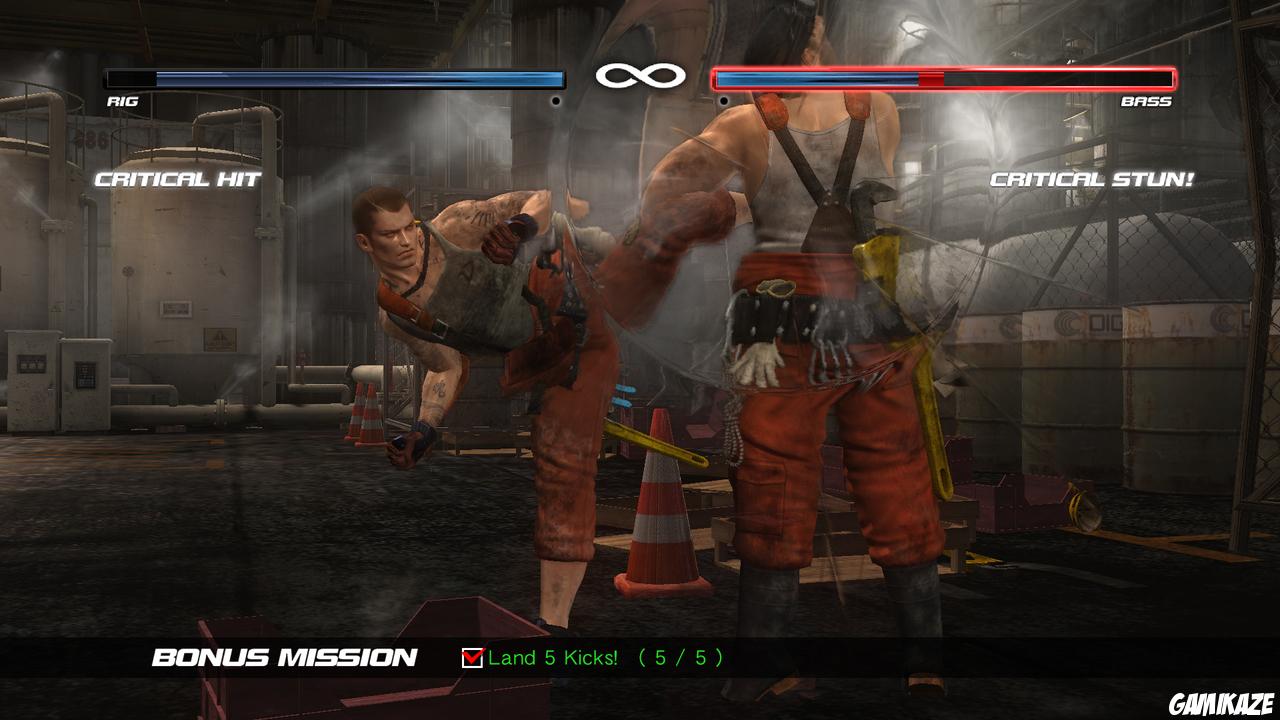The image size is (1280, 720).
Task: Uncheck the red bonus mission checkmark
Action: pyautogui.click(x=471, y=659)
